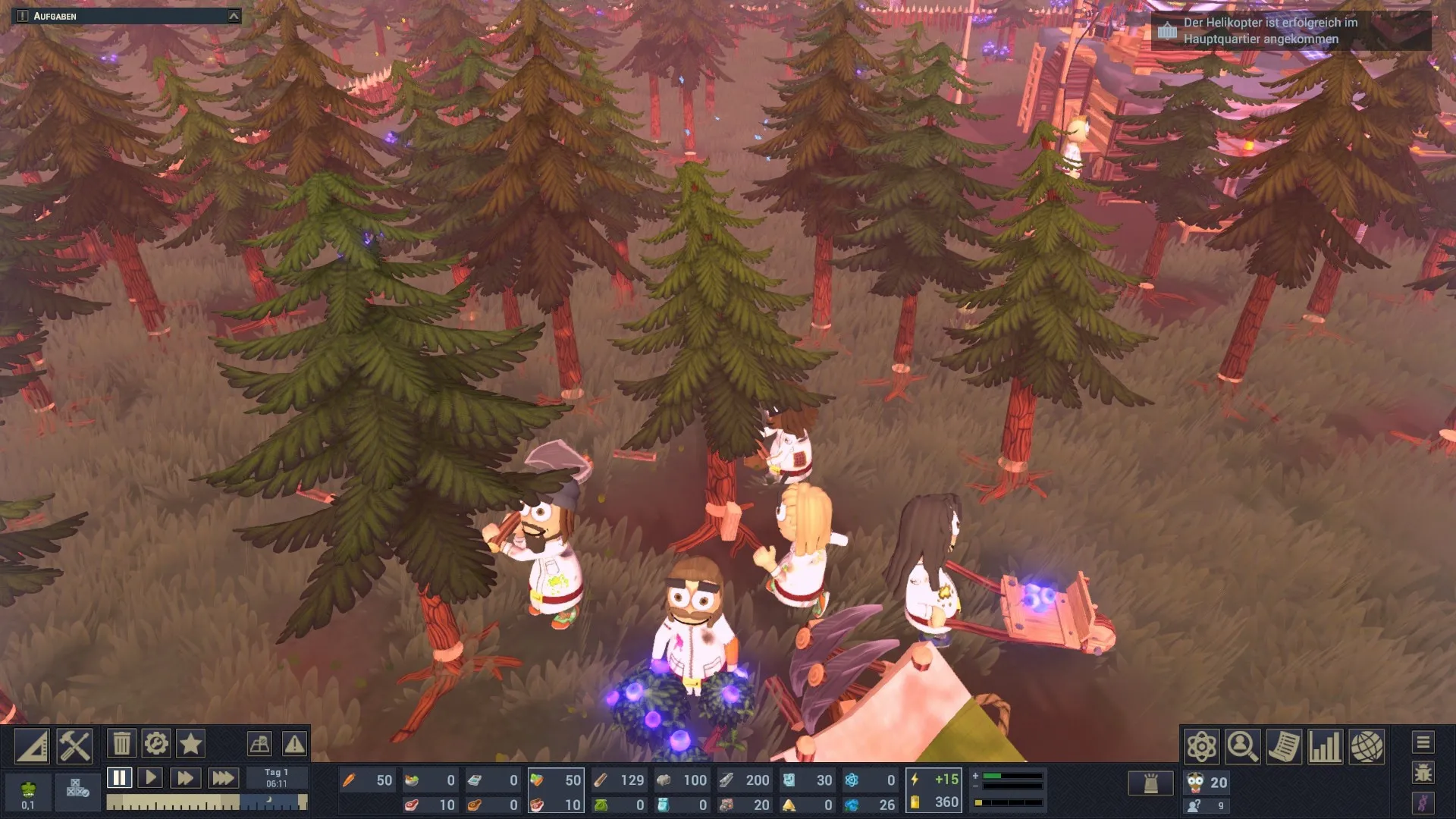Open the hammer and screwdriver build menu

click(74, 746)
